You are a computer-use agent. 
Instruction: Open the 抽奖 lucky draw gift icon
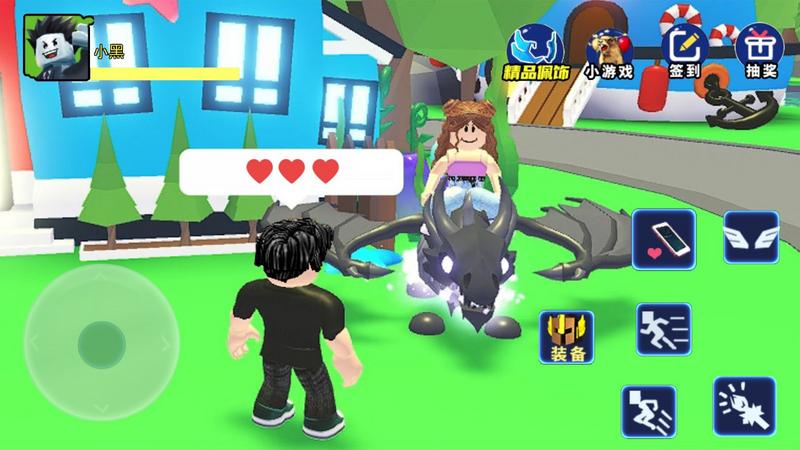click(758, 49)
